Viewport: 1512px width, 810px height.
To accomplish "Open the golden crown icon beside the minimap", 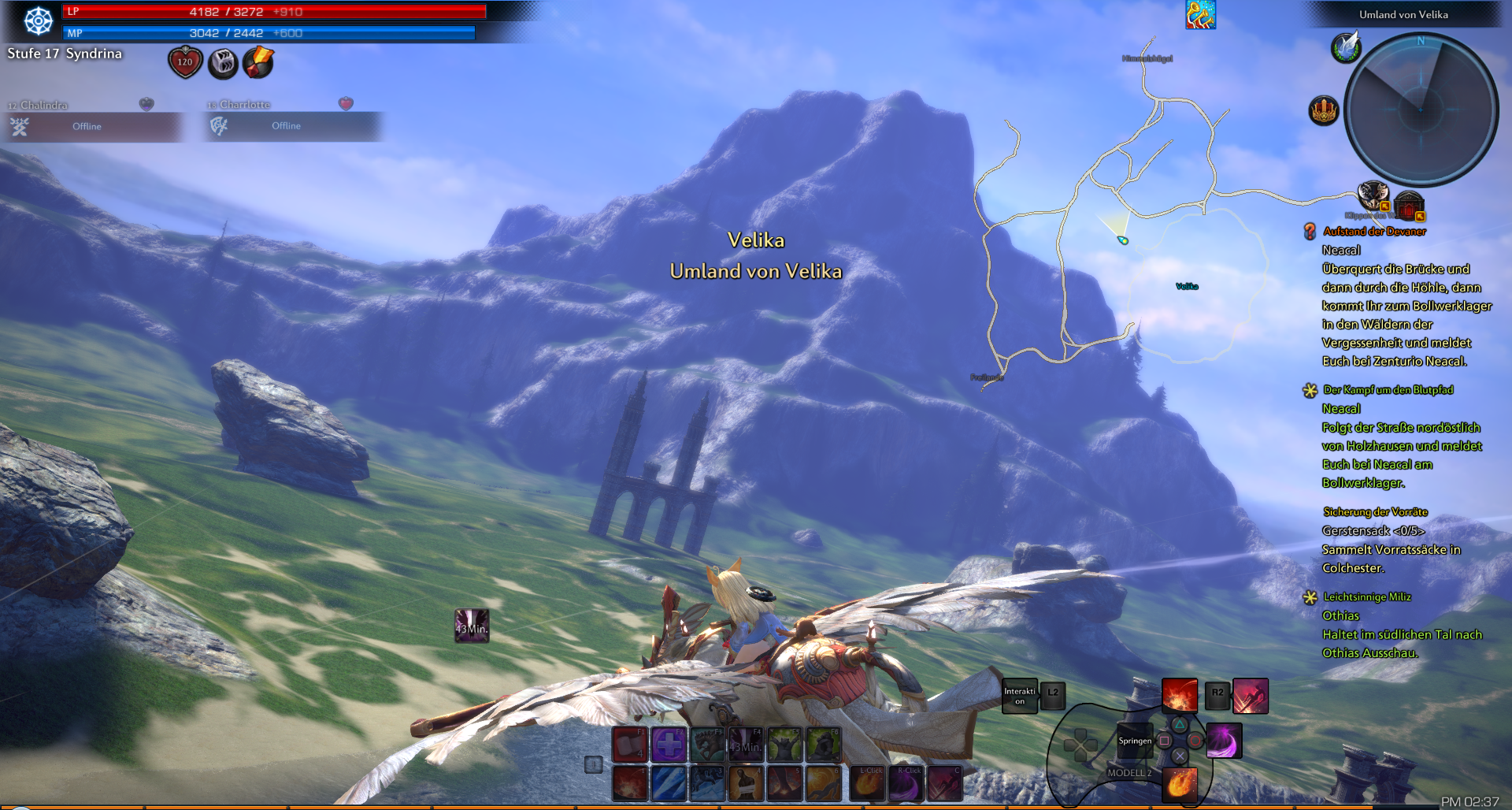I will [x=1324, y=110].
